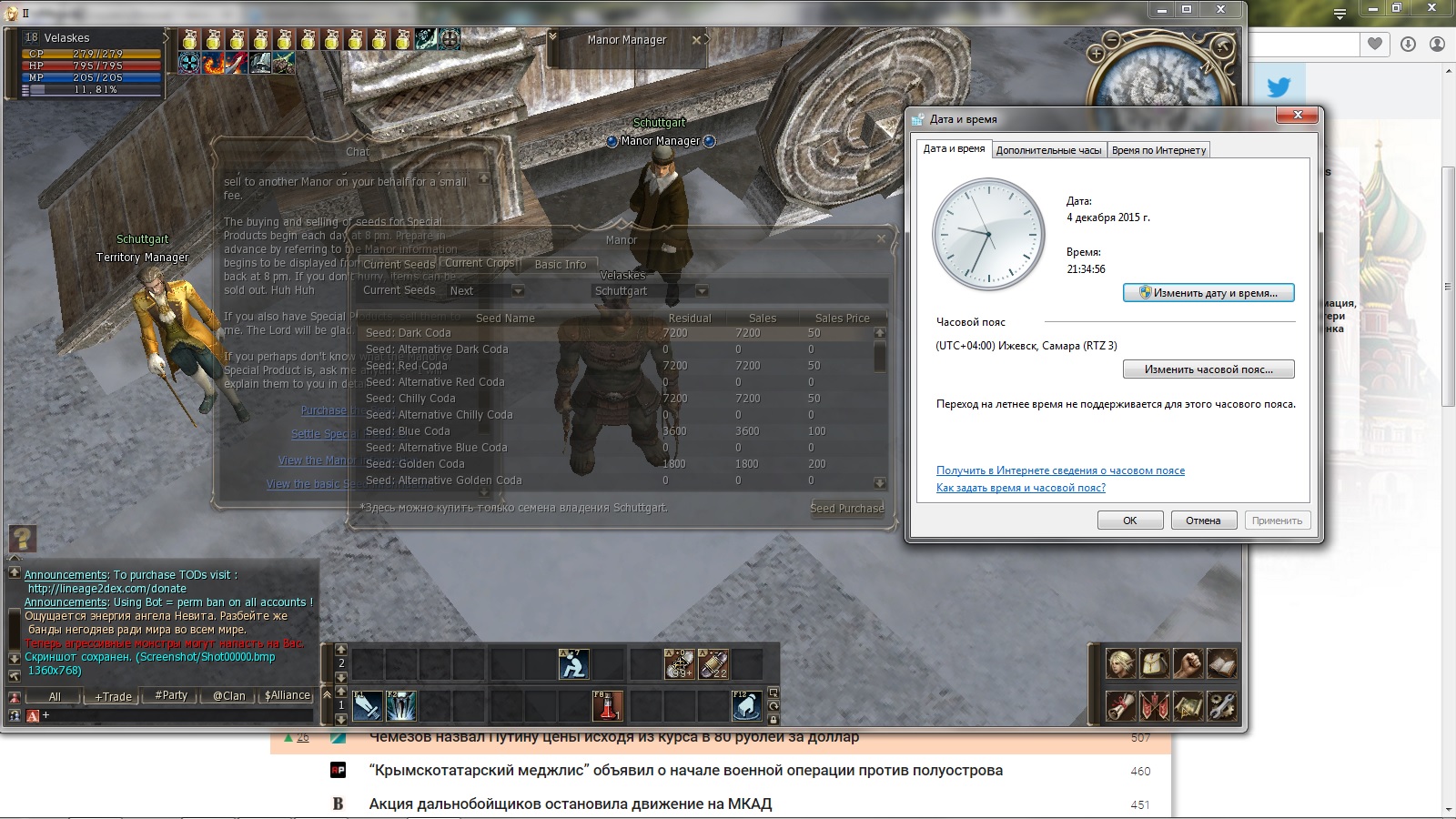Click the Seed Purchase button

coord(846,508)
